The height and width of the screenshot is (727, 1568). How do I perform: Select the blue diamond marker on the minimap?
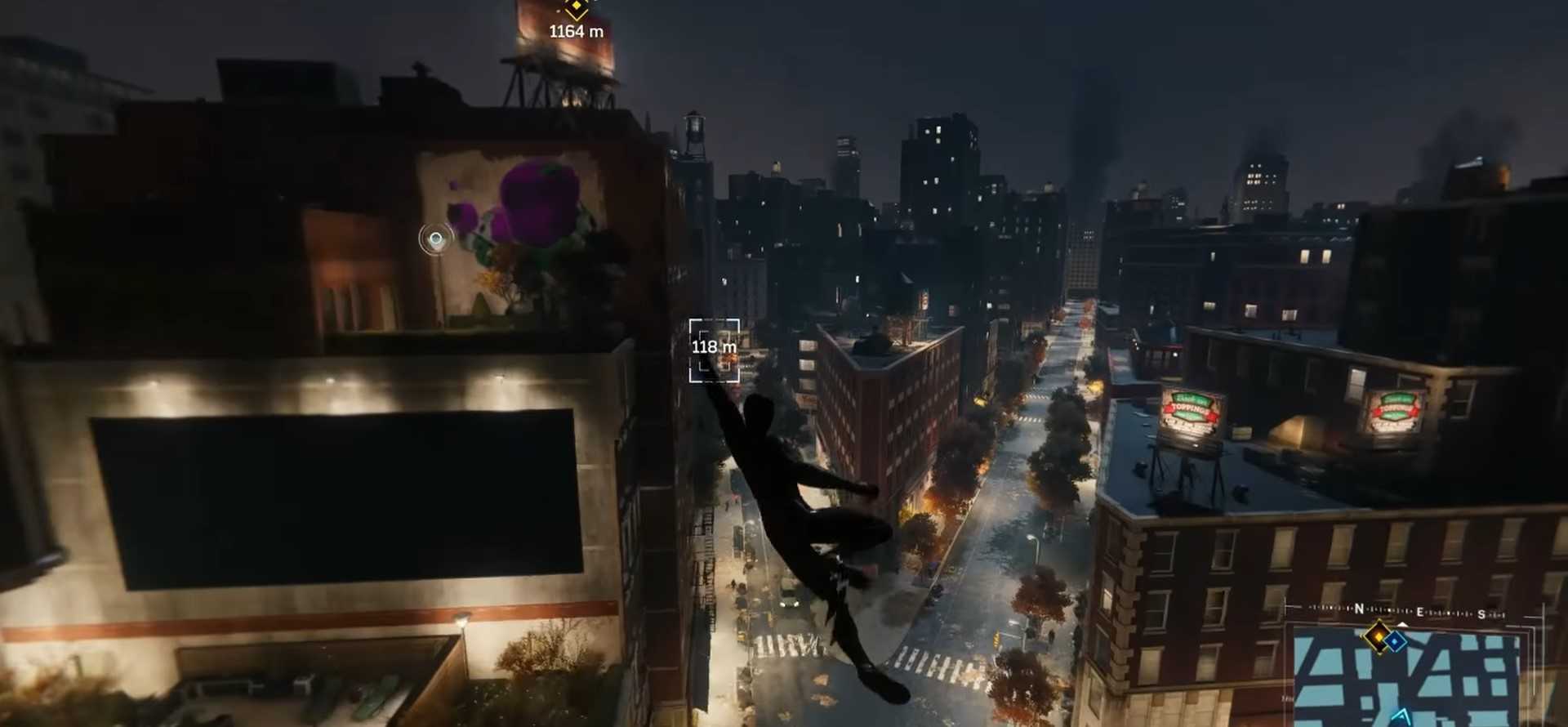click(1395, 641)
